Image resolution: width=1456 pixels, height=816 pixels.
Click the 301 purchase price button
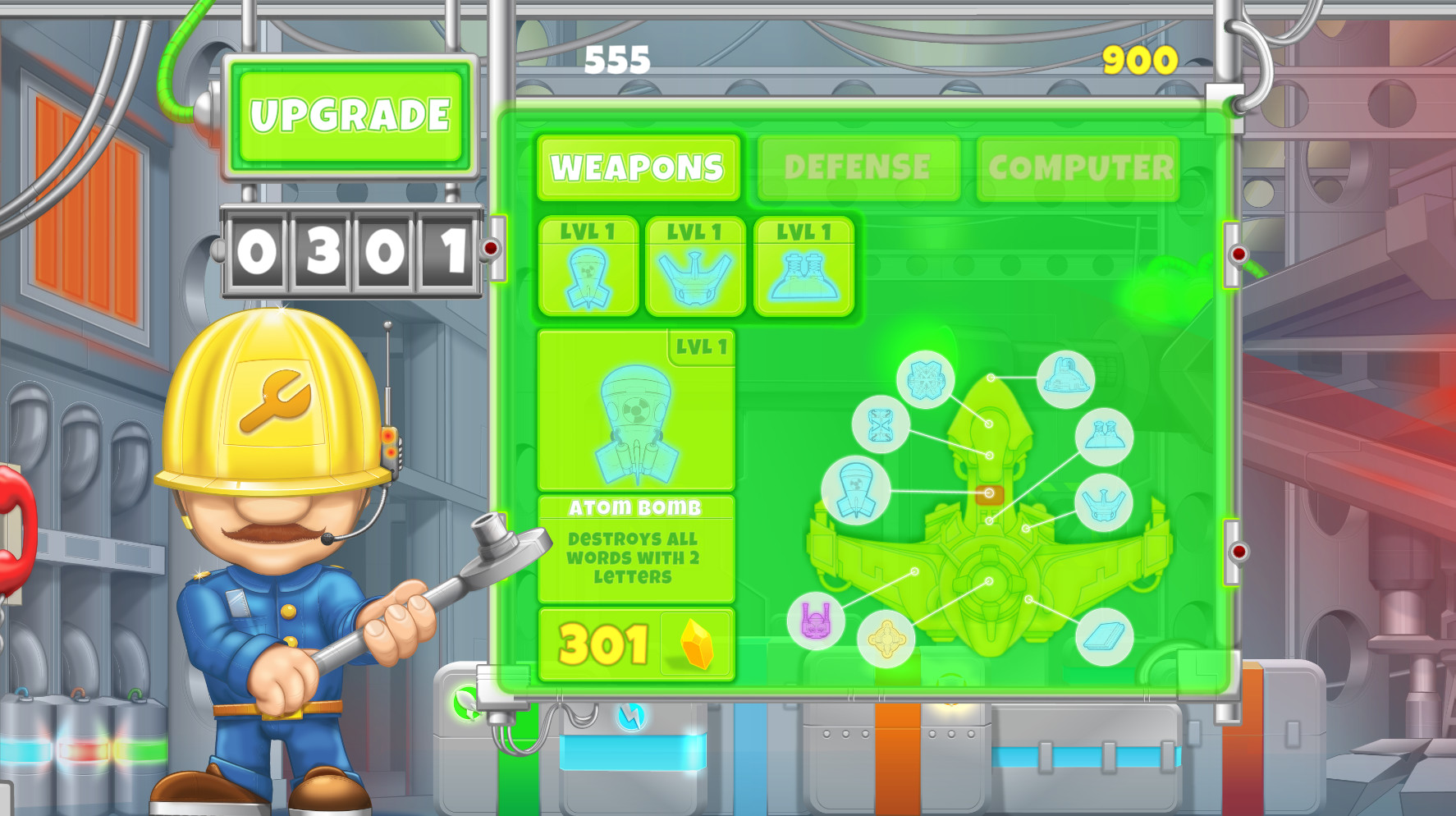coord(604,646)
